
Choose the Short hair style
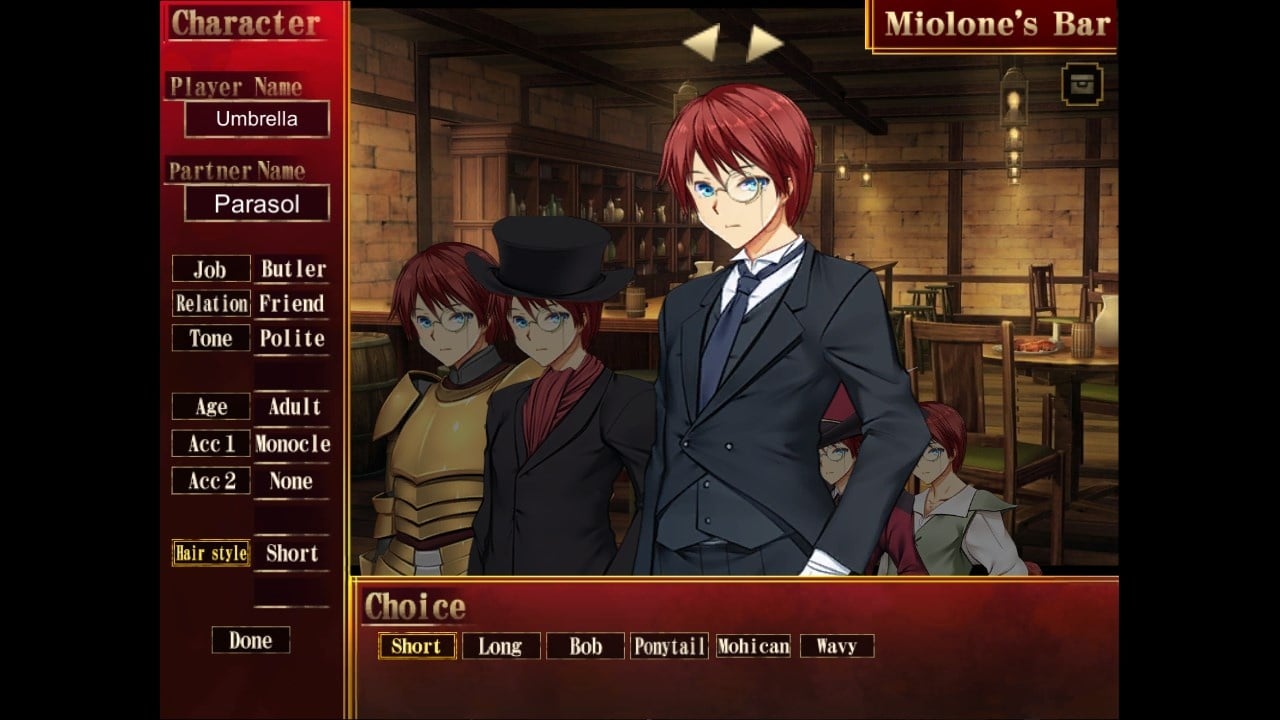pyautogui.click(x=417, y=646)
